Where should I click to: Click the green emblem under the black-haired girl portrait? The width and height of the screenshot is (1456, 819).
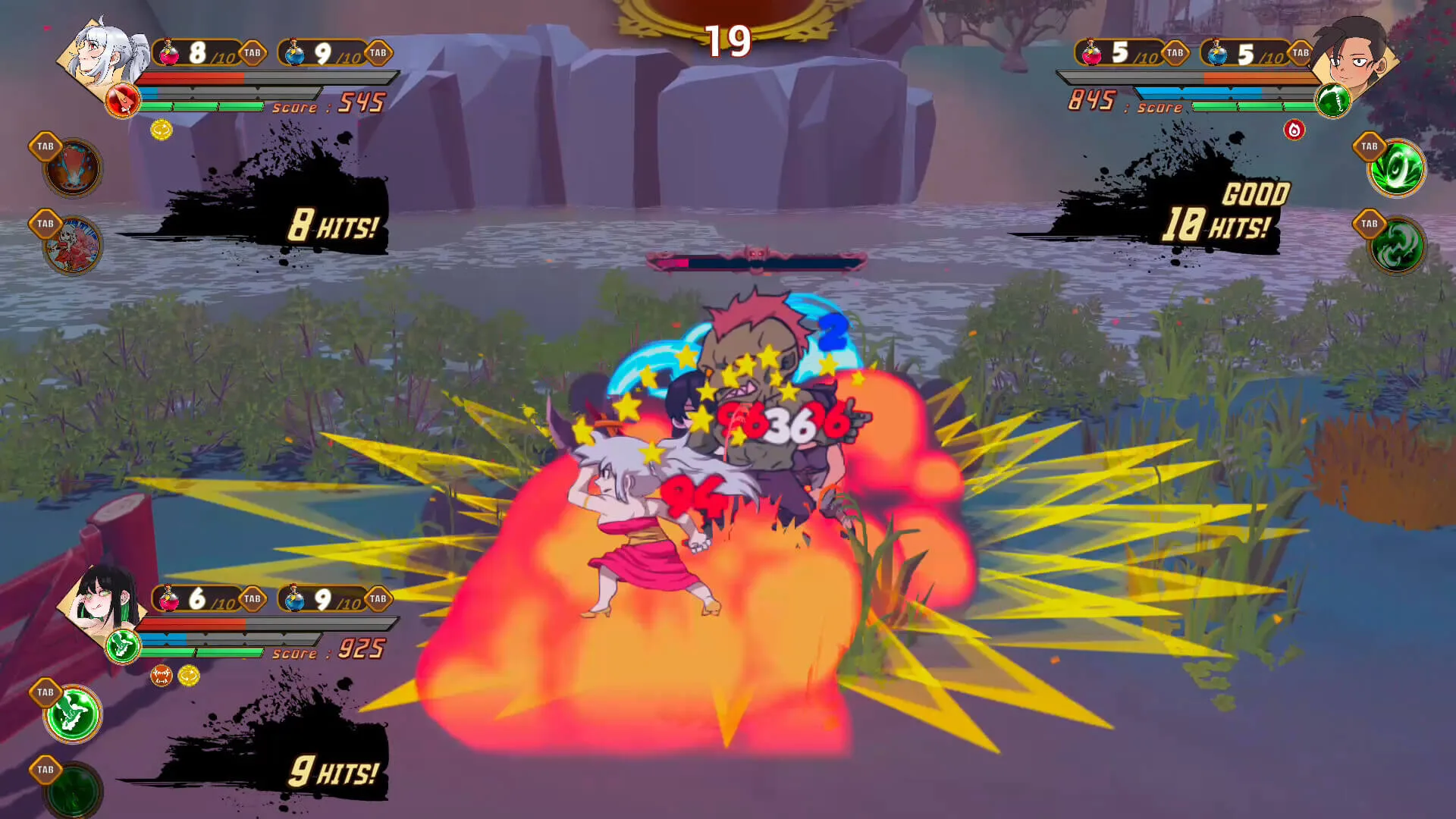coord(122,646)
